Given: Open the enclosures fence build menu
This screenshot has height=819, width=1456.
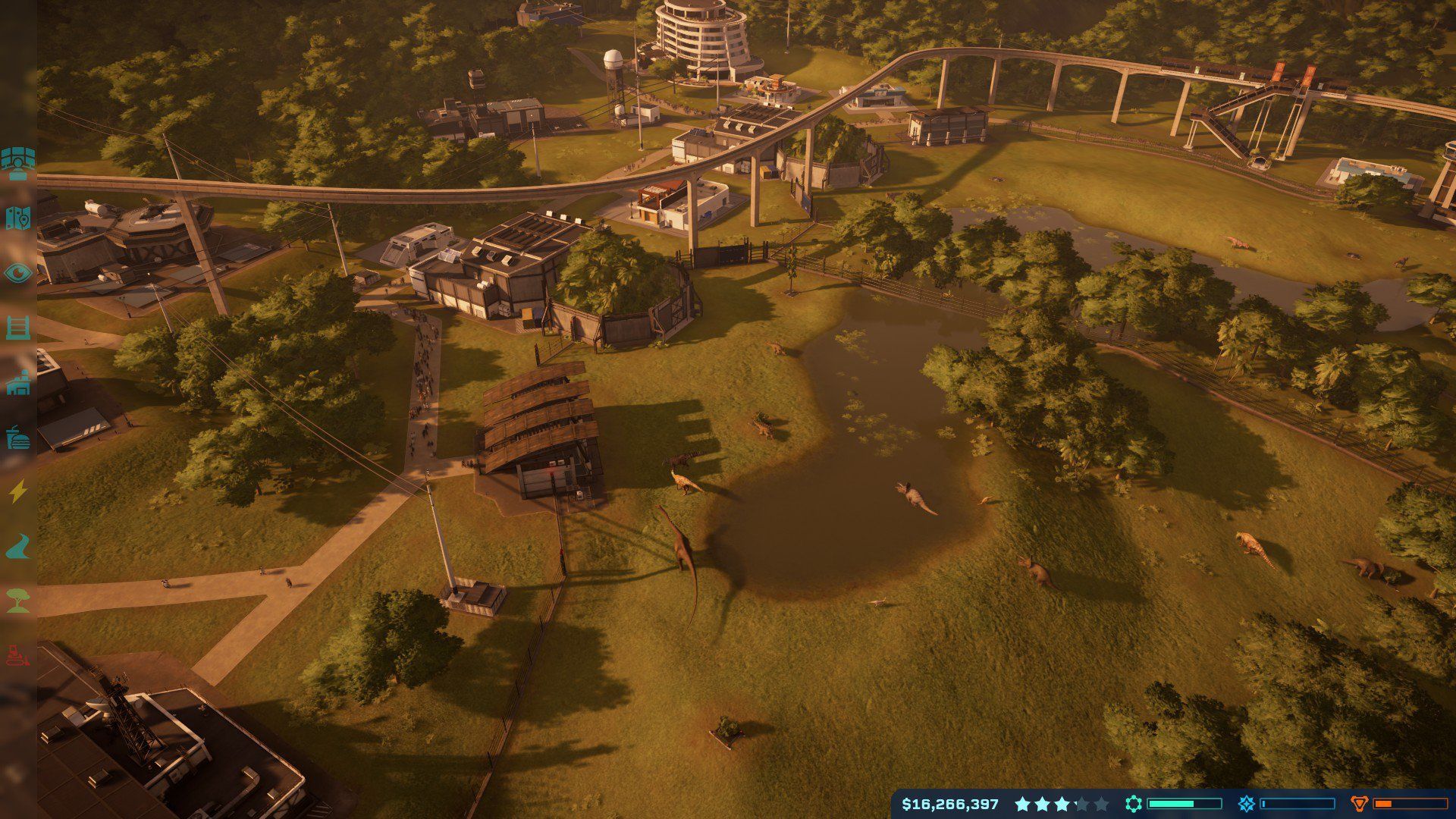Looking at the screenshot, I should tap(17, 328).
